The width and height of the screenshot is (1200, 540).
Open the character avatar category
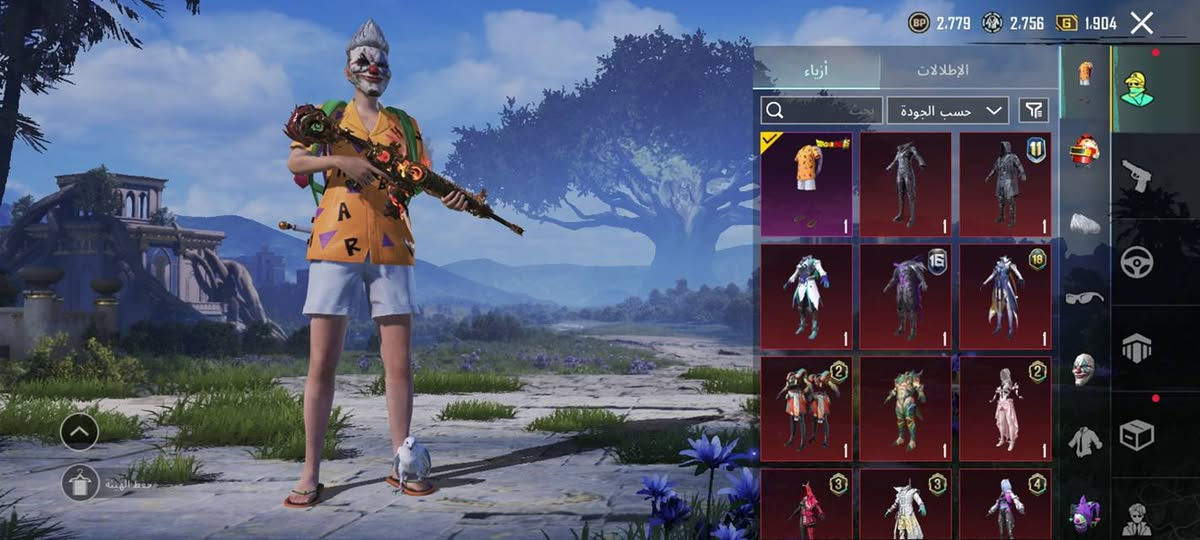point(1136,88)
